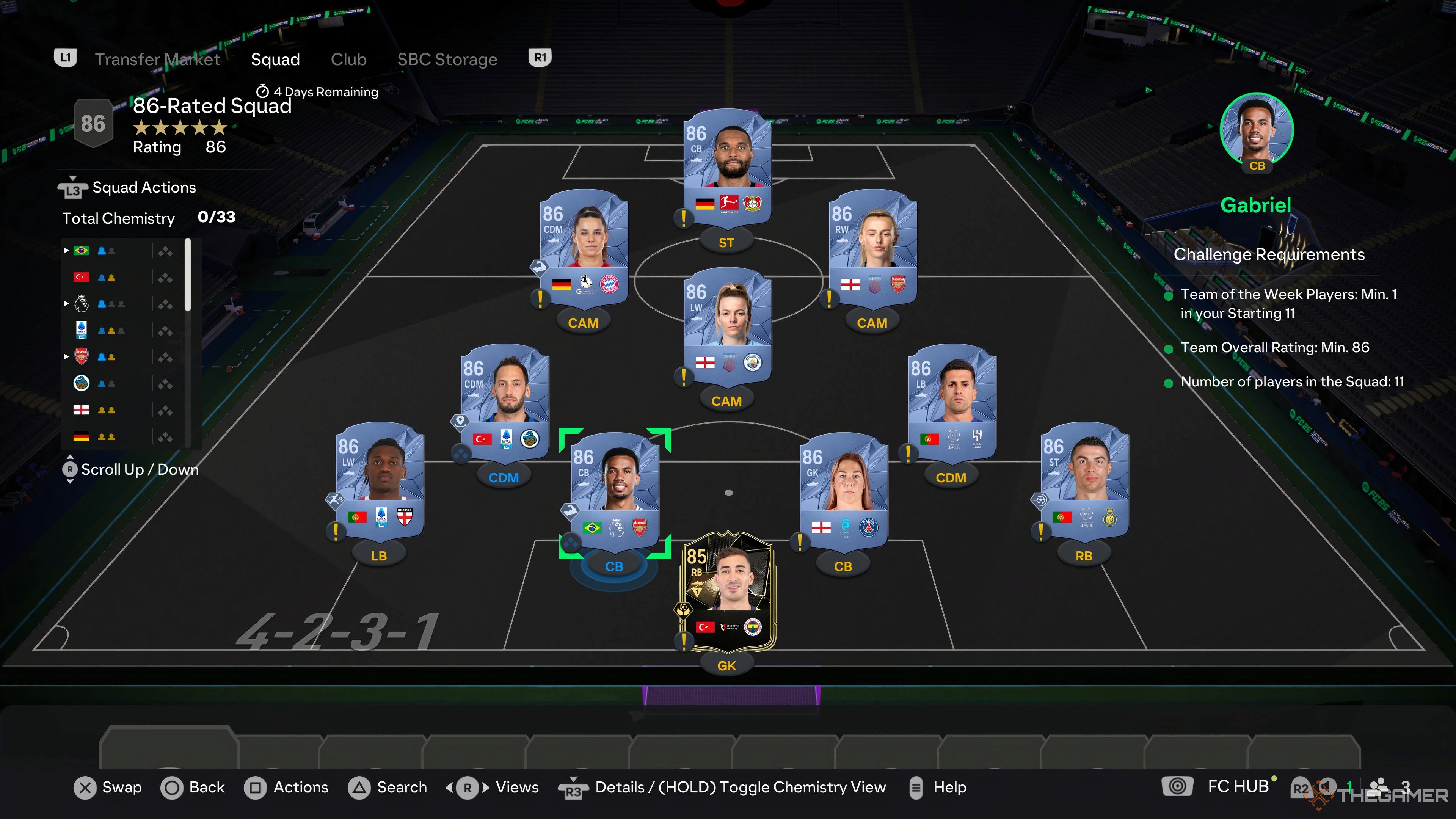Pick the 86 LB card at right CDM
Image resolution: width=1456 pixels, height=819 pixels.
(951, 401)
